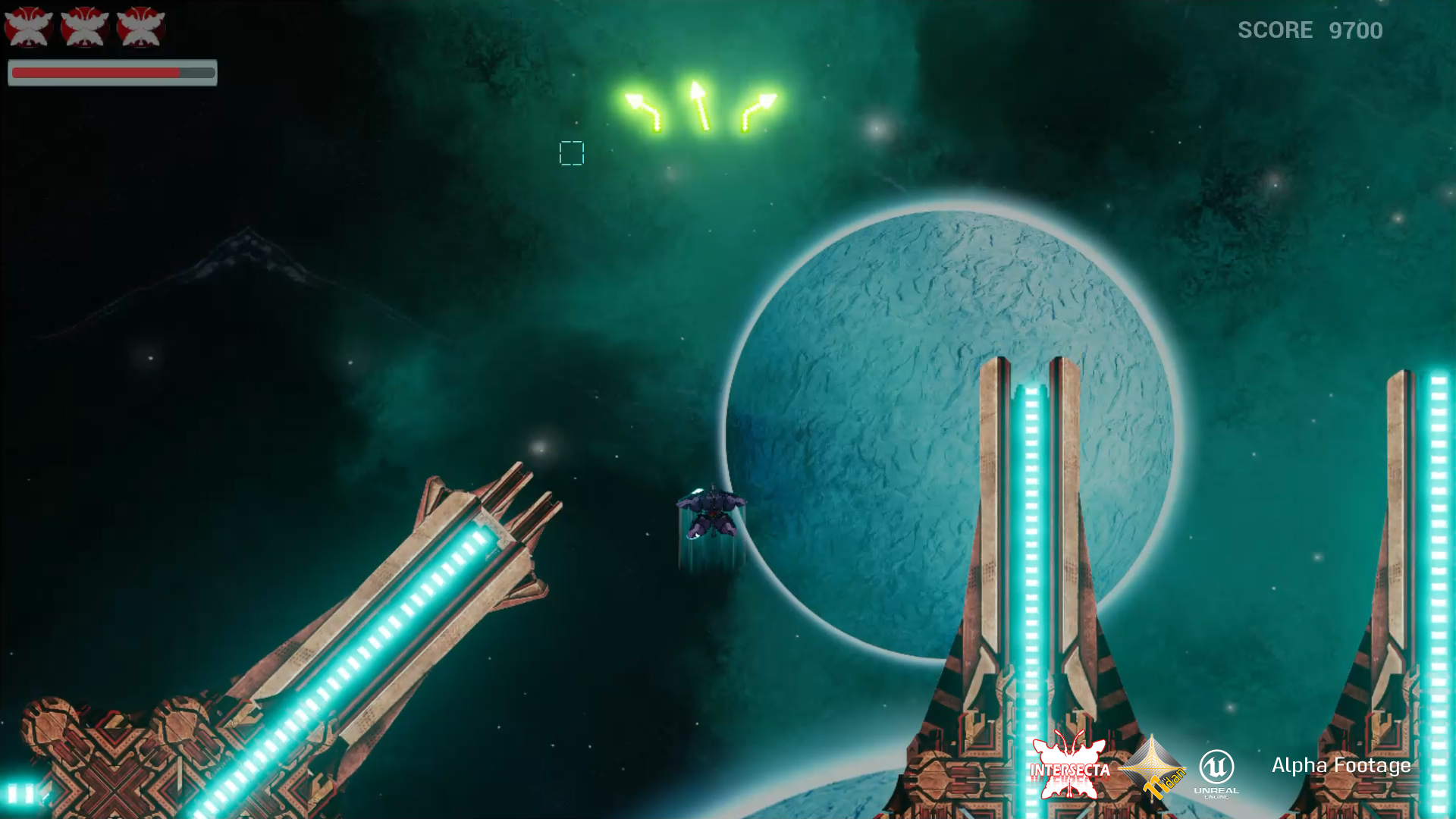Click the Unreal Engine logo
This screenshot has width=1456, height=819.
coord(1216,772)
